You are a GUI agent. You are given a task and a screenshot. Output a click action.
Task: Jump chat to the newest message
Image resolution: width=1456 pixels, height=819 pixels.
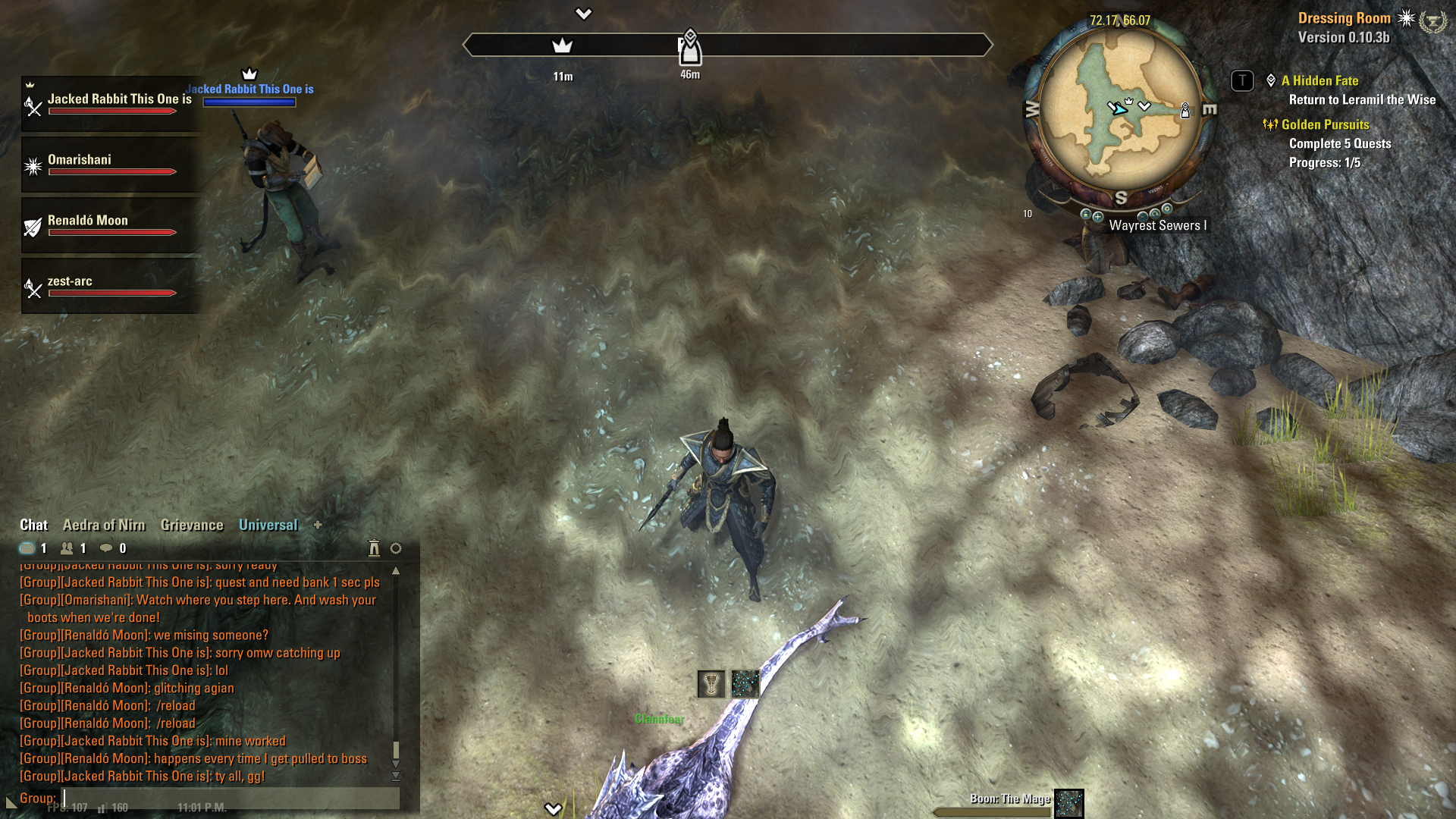[396, 777]
